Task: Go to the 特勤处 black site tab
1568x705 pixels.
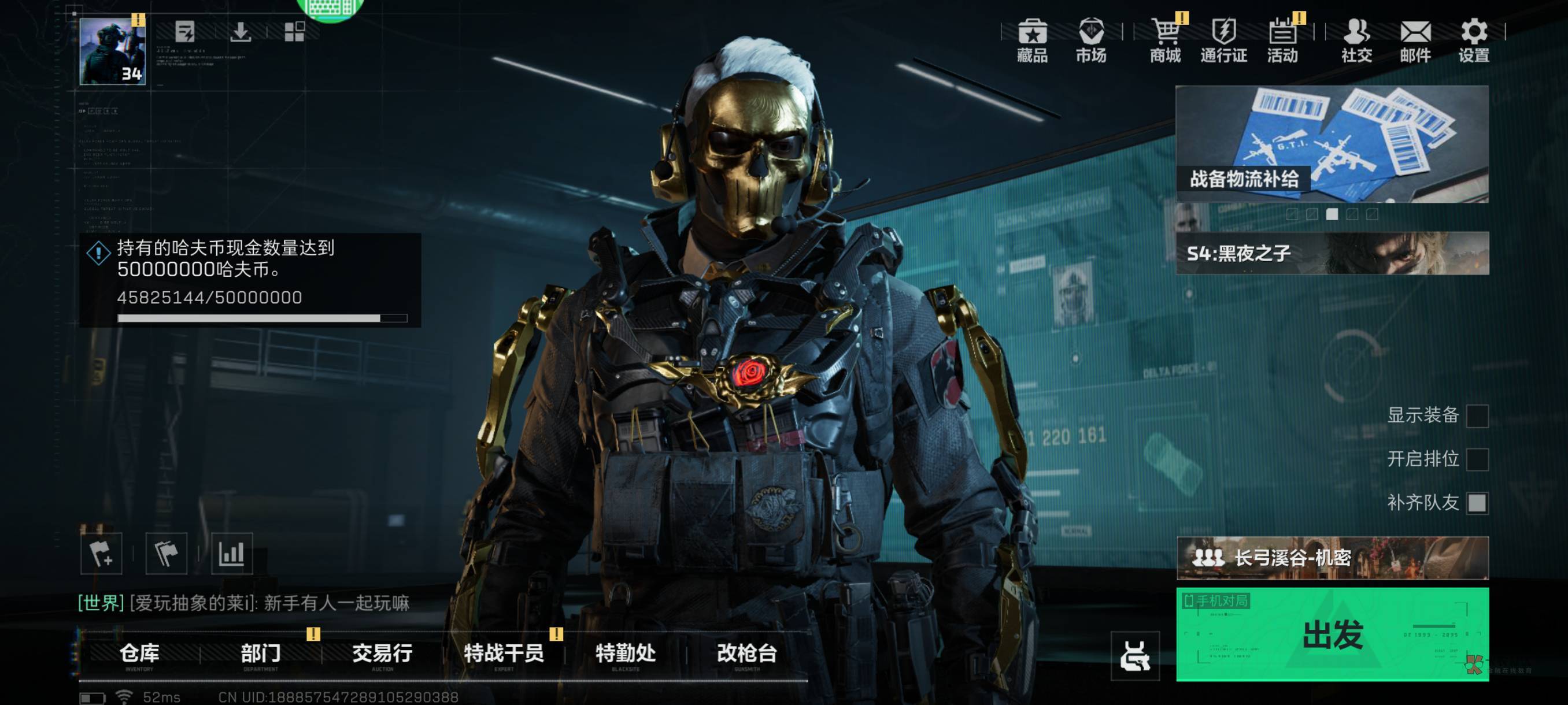Action: 625,655
